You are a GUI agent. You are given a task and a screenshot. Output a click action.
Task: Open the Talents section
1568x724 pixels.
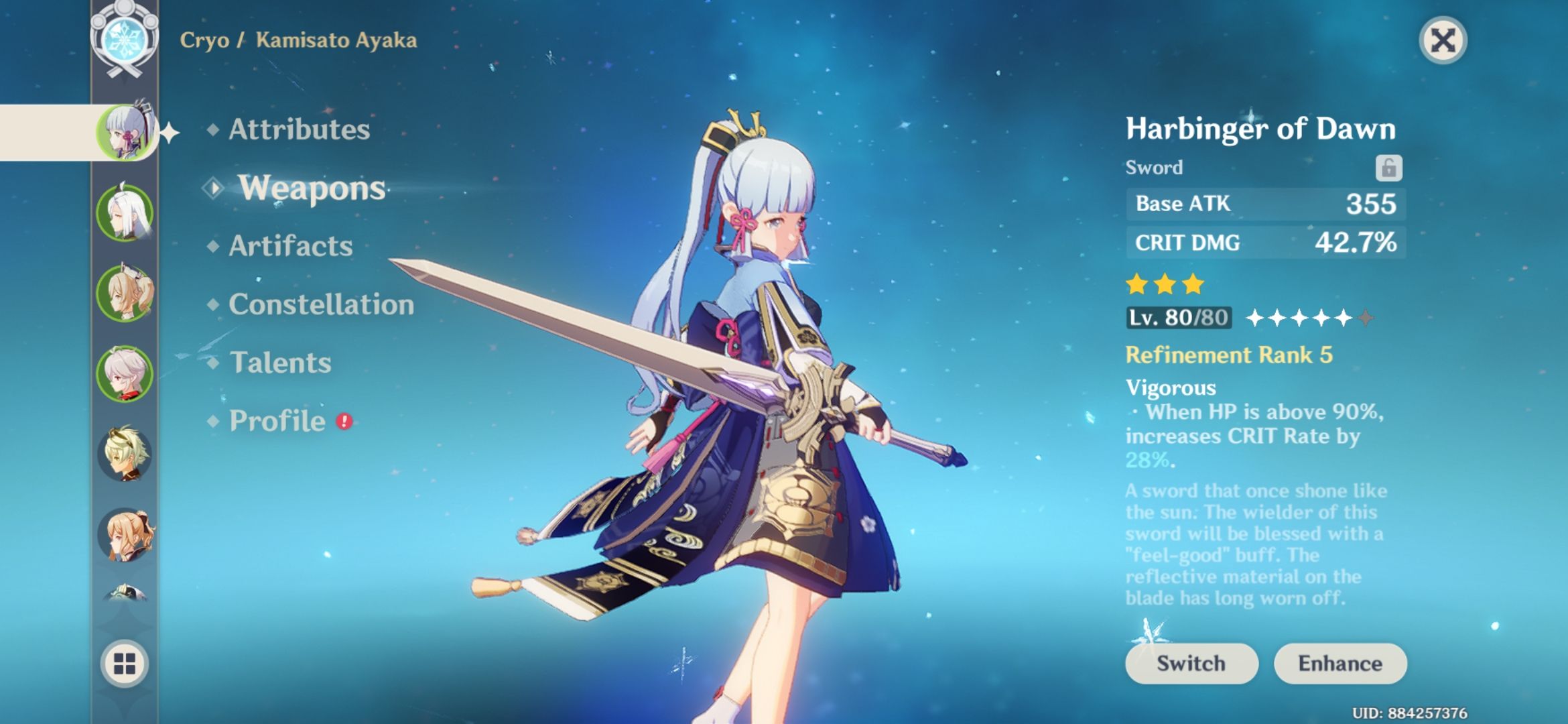coord(280,363)
